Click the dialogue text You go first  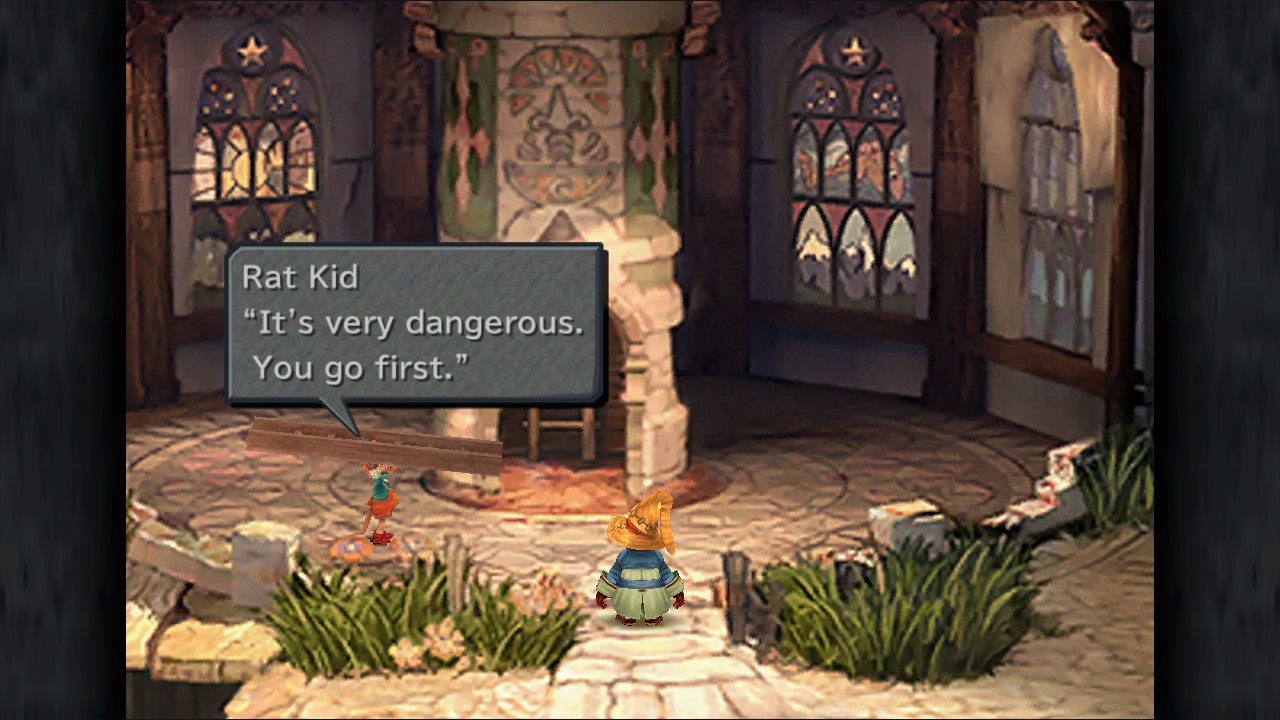(360, 367)
